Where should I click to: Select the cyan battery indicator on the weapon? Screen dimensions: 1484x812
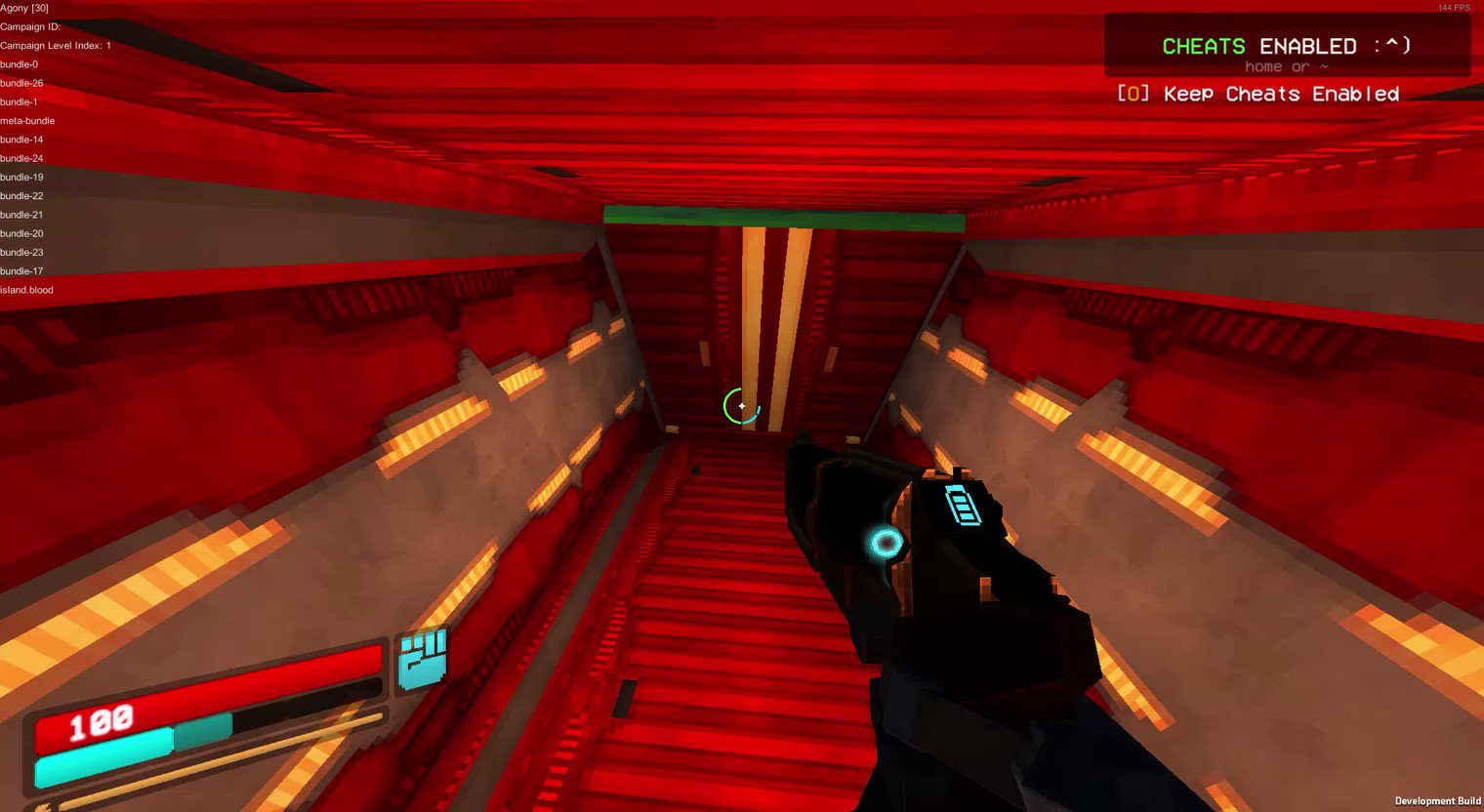coord(963,507)
